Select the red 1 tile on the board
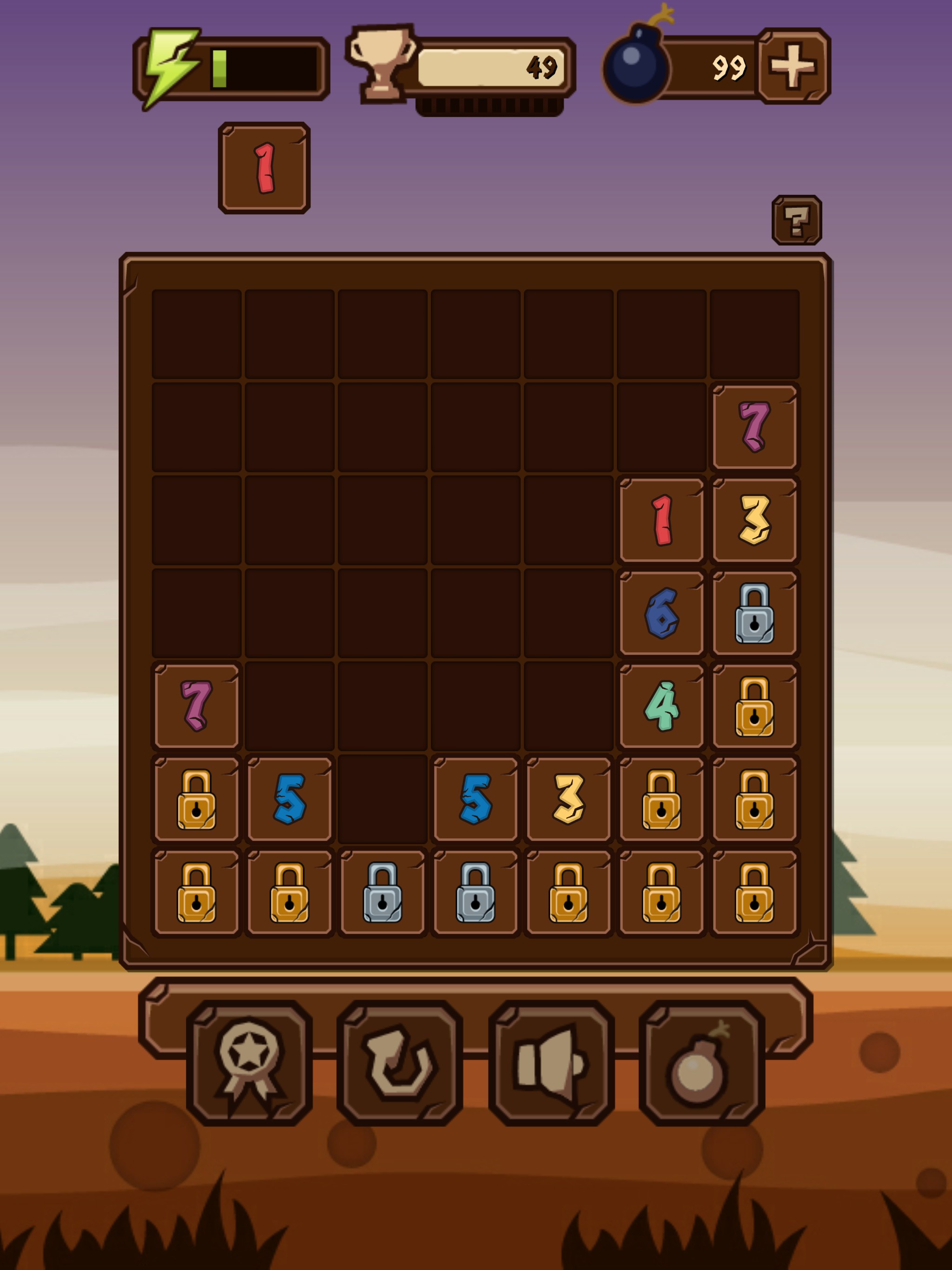 661,520
